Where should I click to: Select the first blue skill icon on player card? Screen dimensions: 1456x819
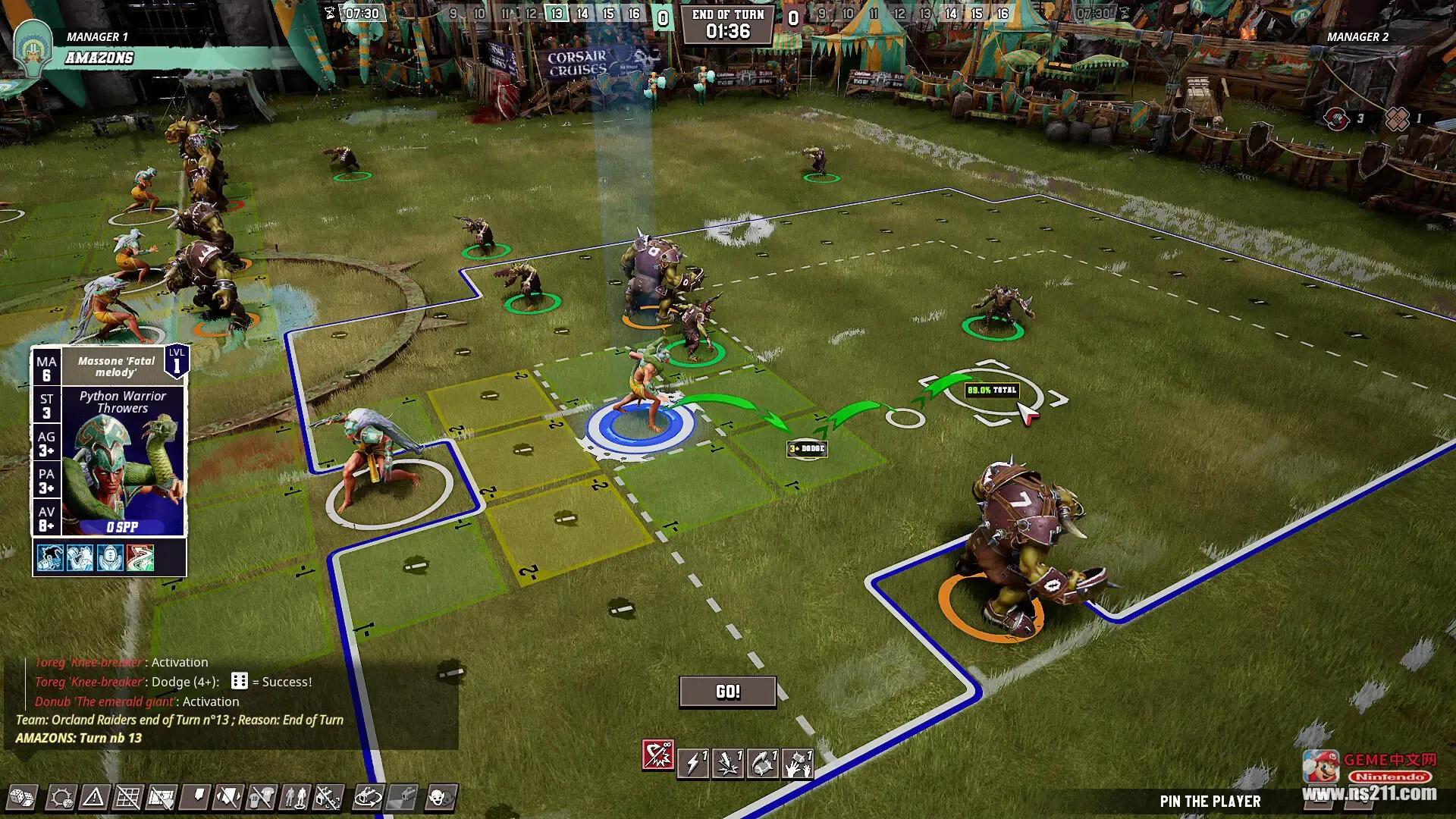49,558
